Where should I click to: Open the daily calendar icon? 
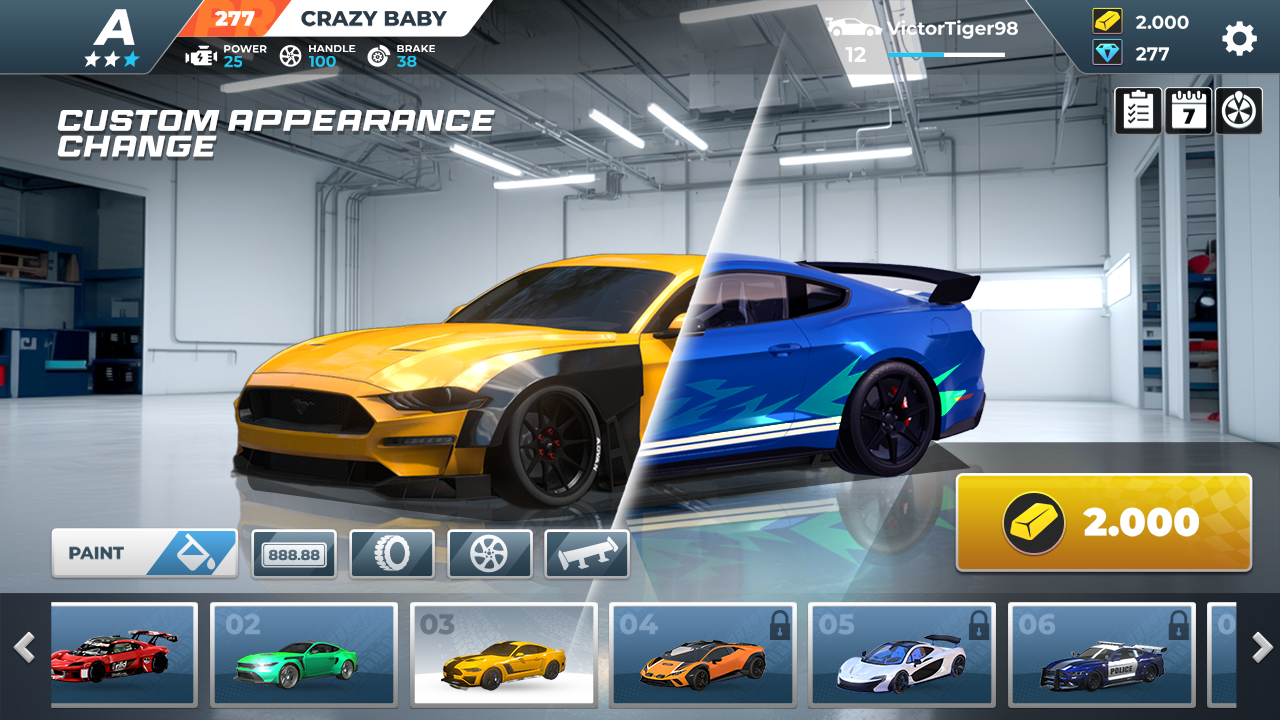(x=1188, y=111)
